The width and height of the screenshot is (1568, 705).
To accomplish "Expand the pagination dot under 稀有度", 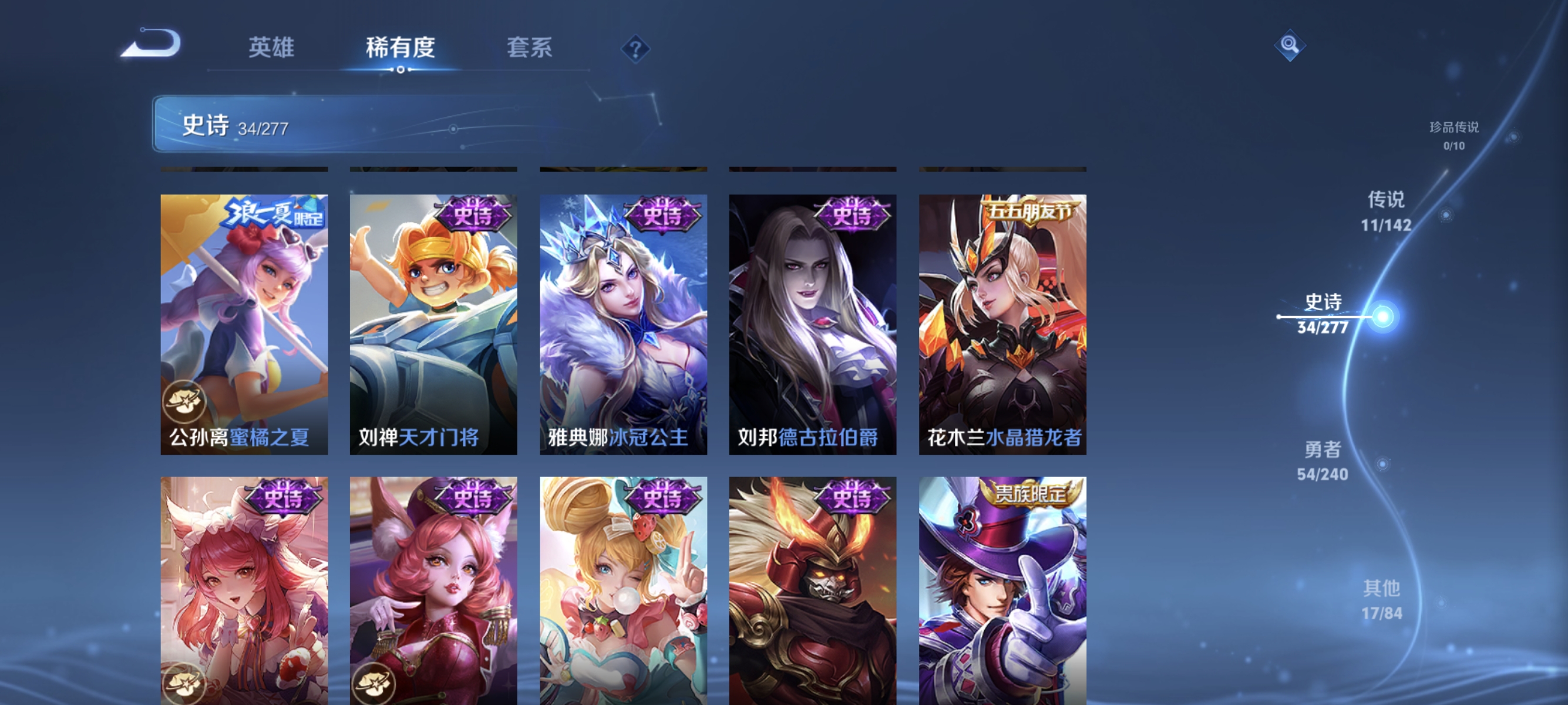I will [400, 69].
